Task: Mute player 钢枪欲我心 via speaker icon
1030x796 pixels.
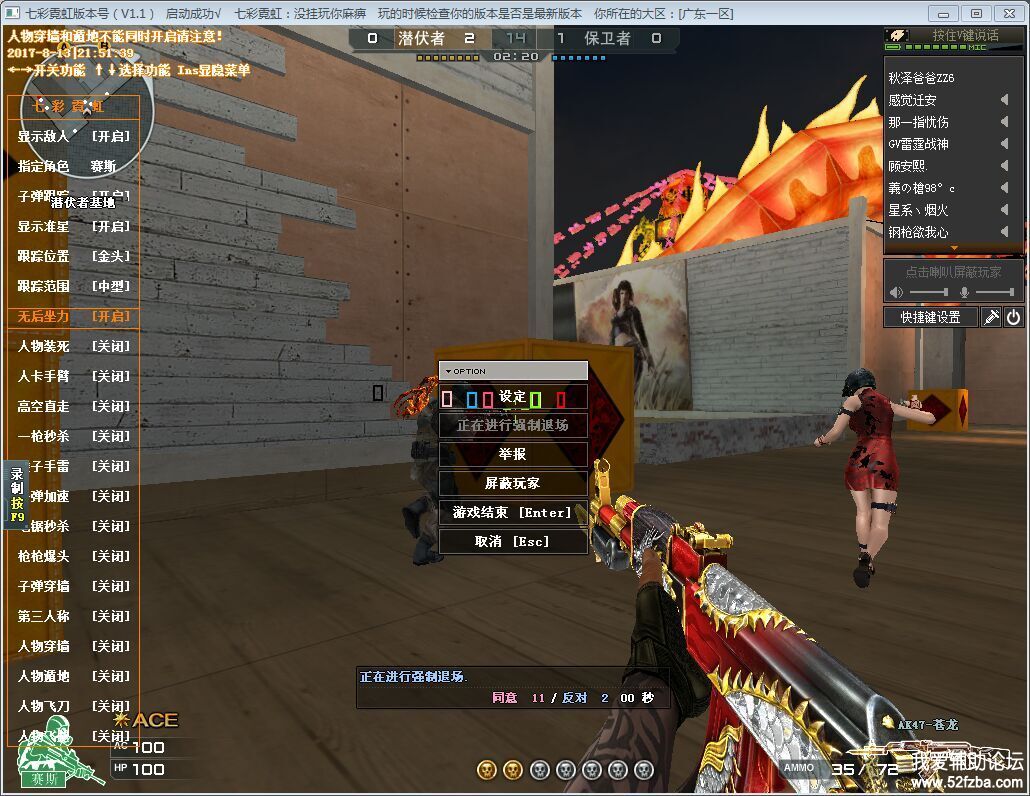Action: pyautogui.click(x=1004, y=232)
